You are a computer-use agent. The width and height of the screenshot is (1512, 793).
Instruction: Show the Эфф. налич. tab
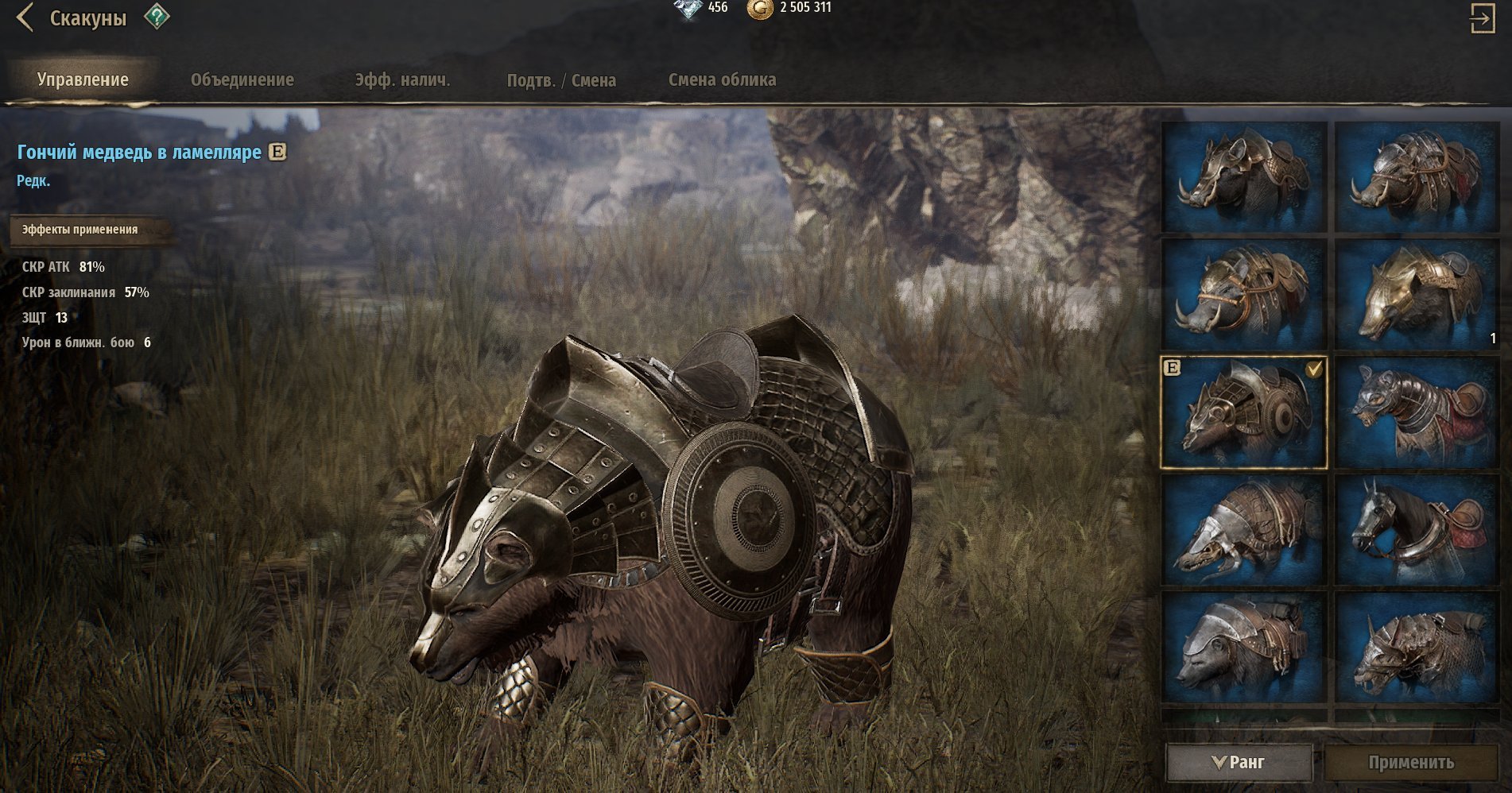point(402,79)
